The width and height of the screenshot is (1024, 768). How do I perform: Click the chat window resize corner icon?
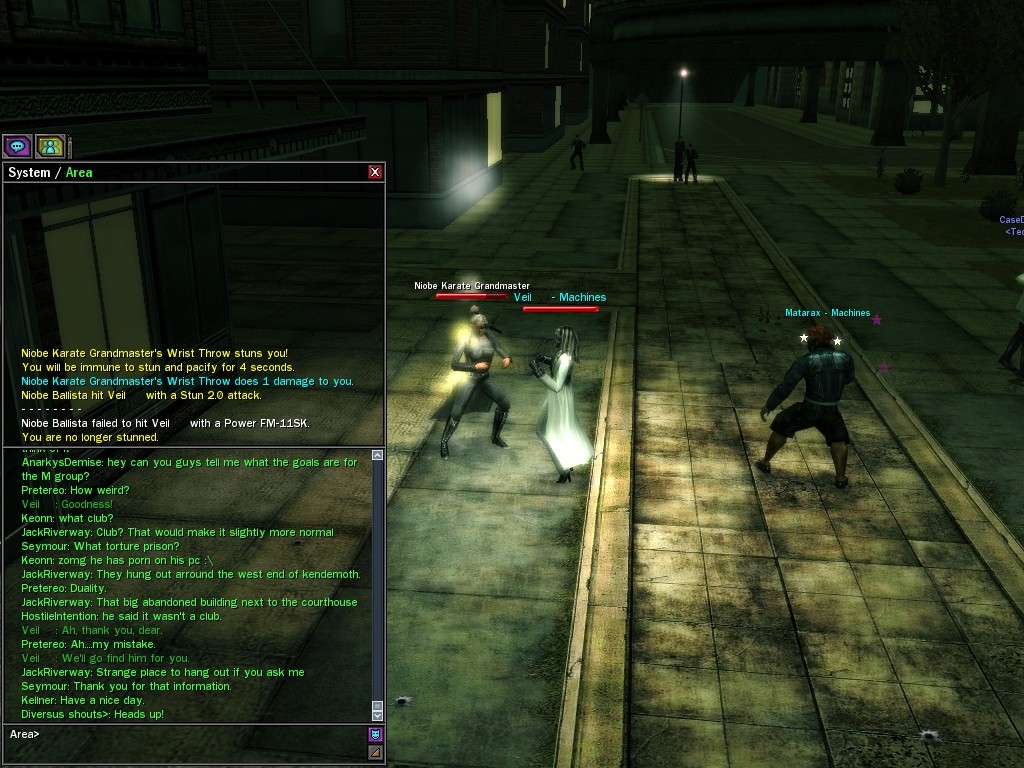(x=375, y=752)
